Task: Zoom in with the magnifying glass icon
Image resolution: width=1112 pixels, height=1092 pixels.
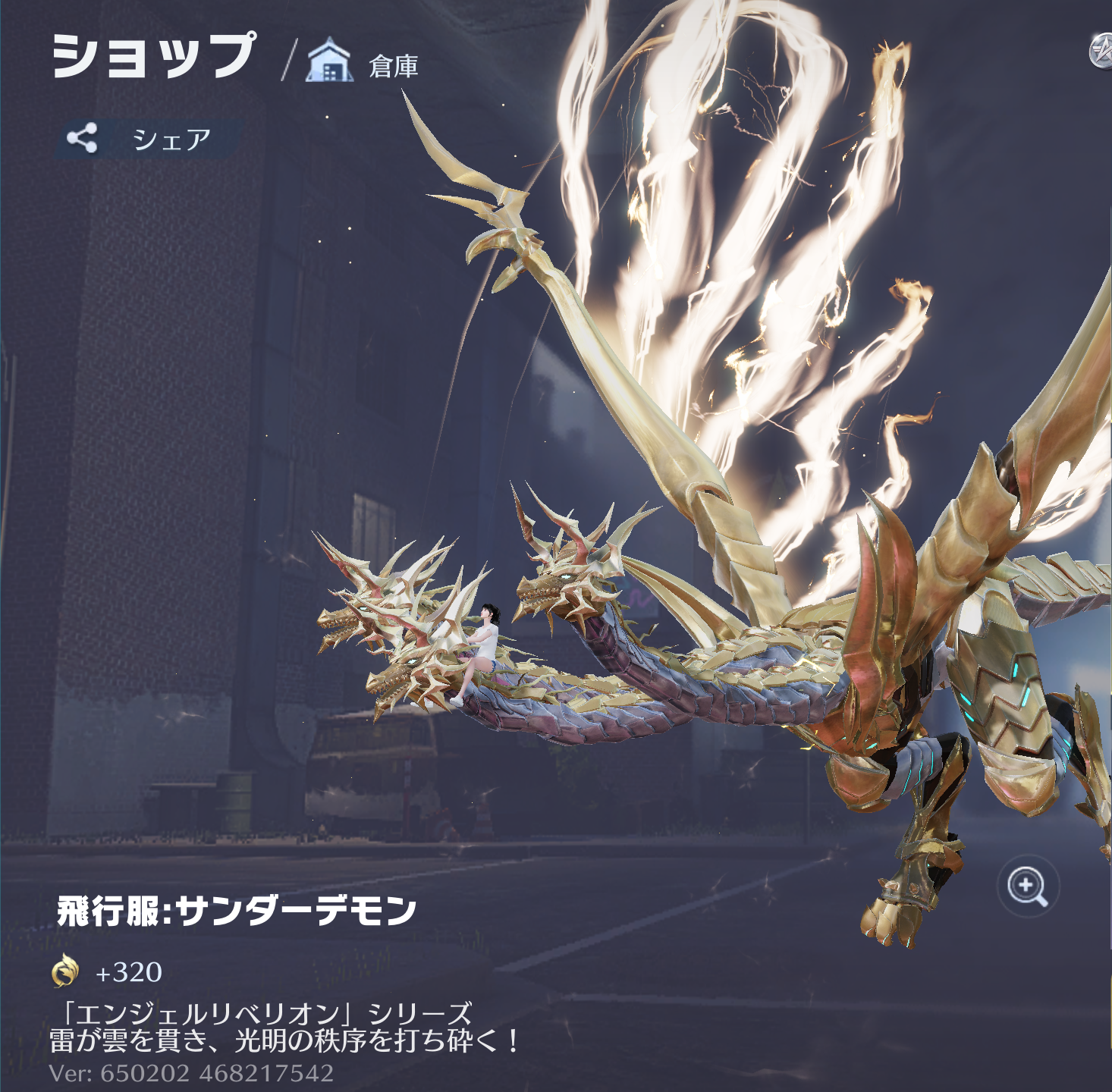Action: (1028, 886)
